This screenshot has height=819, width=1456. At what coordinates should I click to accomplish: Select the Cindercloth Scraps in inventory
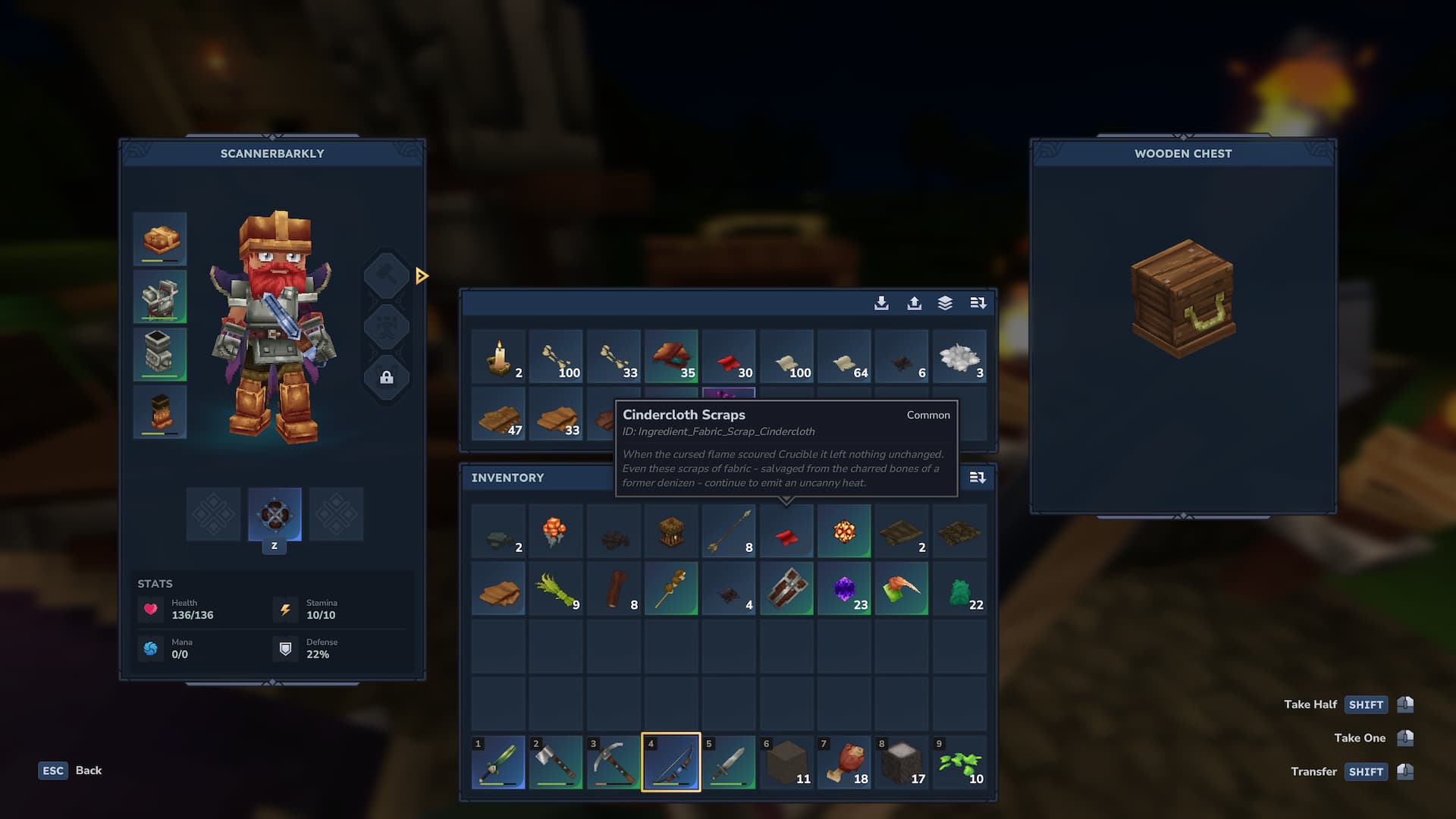pyautogui.click(x=786, y=532)
